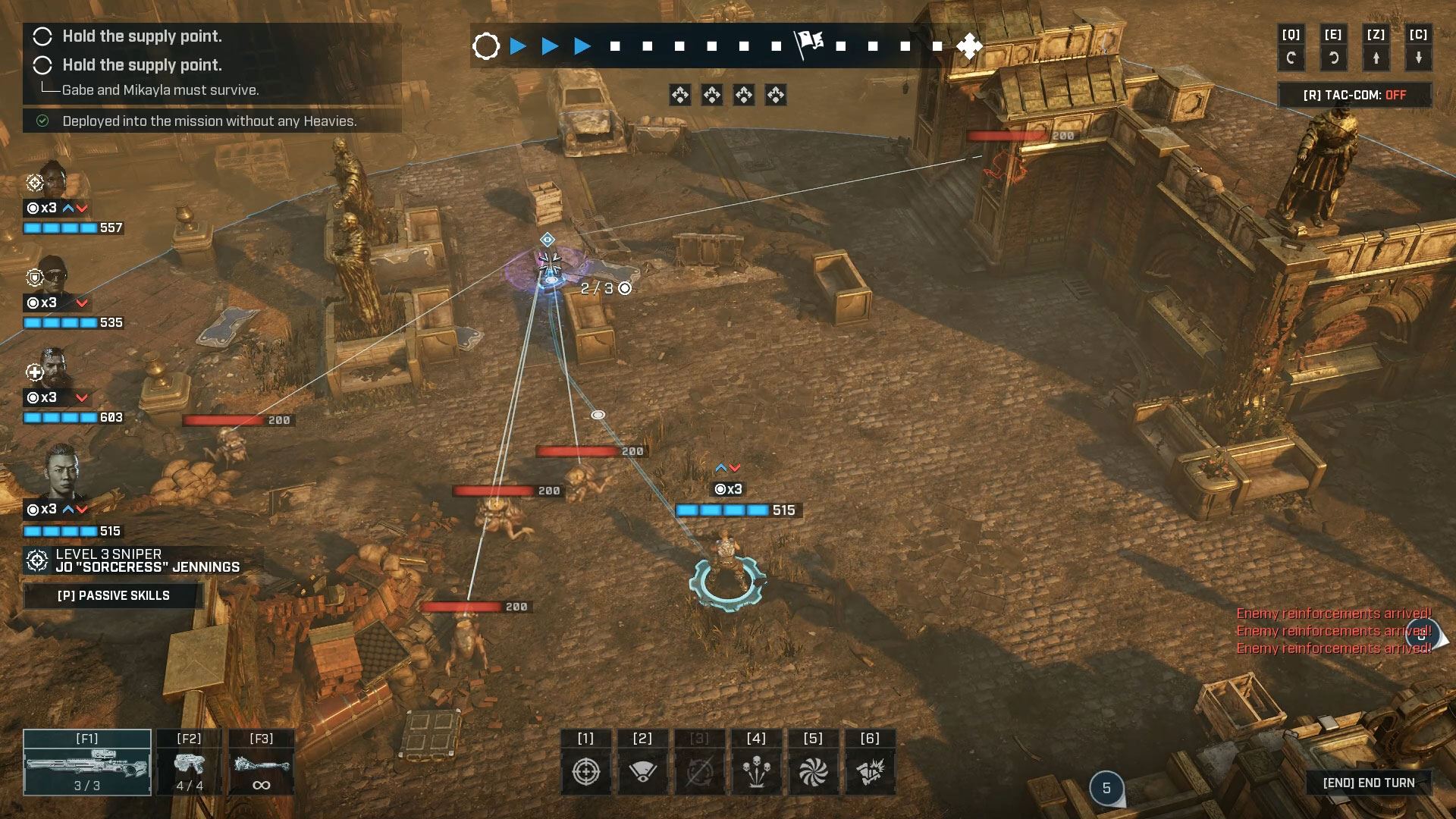Open the Passive Skills panel
The image size is (1456, 819).
(114, 595)
